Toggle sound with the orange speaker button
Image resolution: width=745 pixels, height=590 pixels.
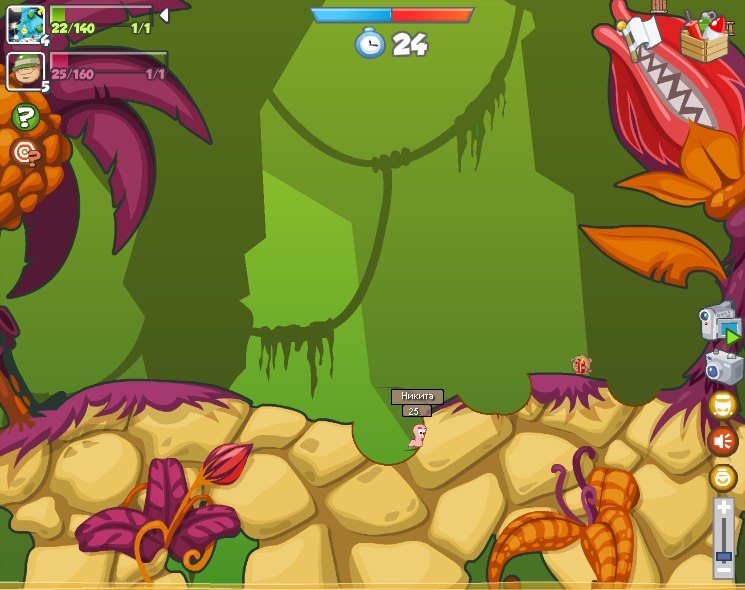point(722,441)
